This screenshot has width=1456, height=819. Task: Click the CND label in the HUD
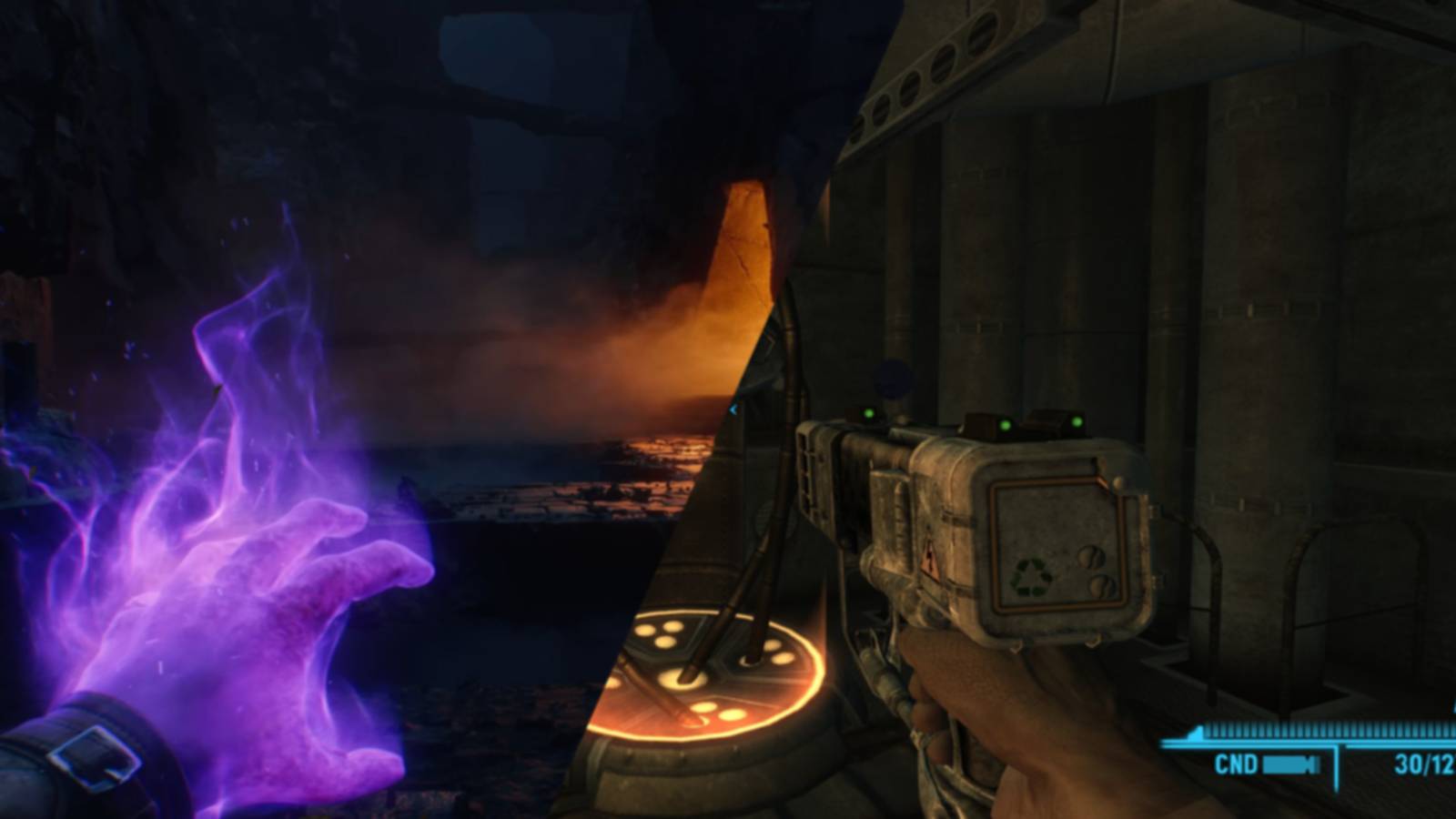click(1235, 763)
